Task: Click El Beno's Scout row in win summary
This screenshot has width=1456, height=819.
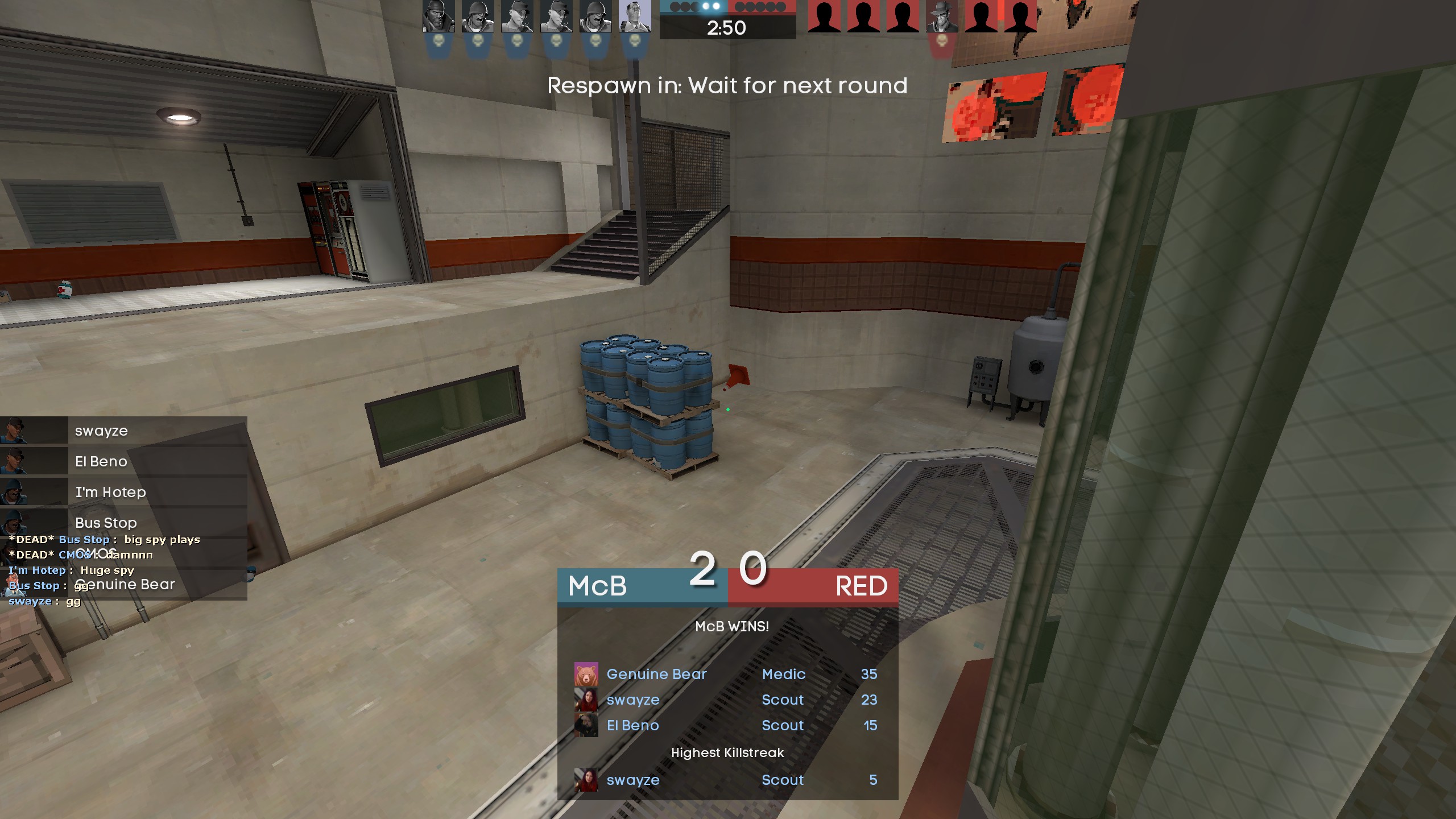Action: [727, 726]
